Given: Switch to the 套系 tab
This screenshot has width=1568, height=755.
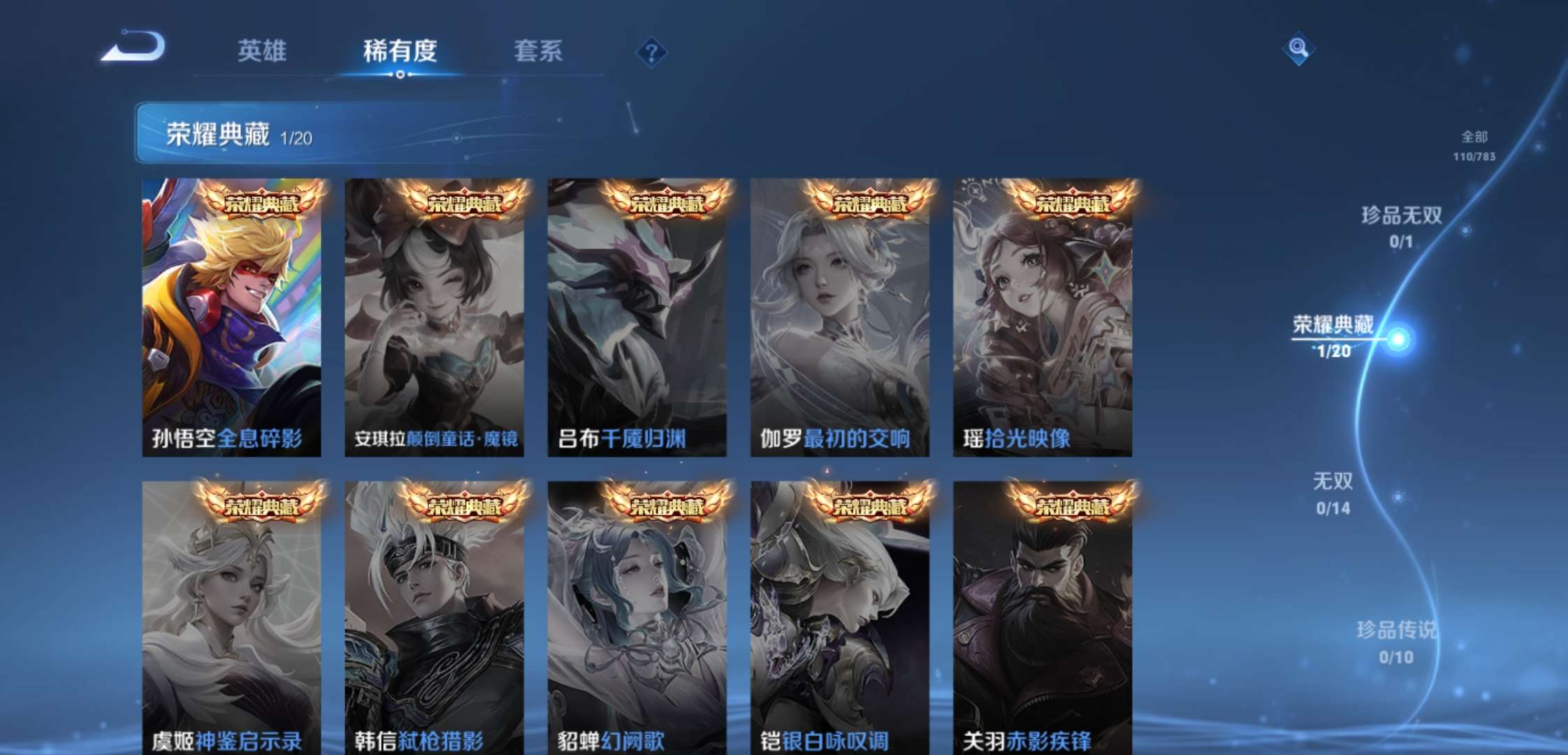Looking at the screenshot, I should pyautogui.click(x=539, y=51).
